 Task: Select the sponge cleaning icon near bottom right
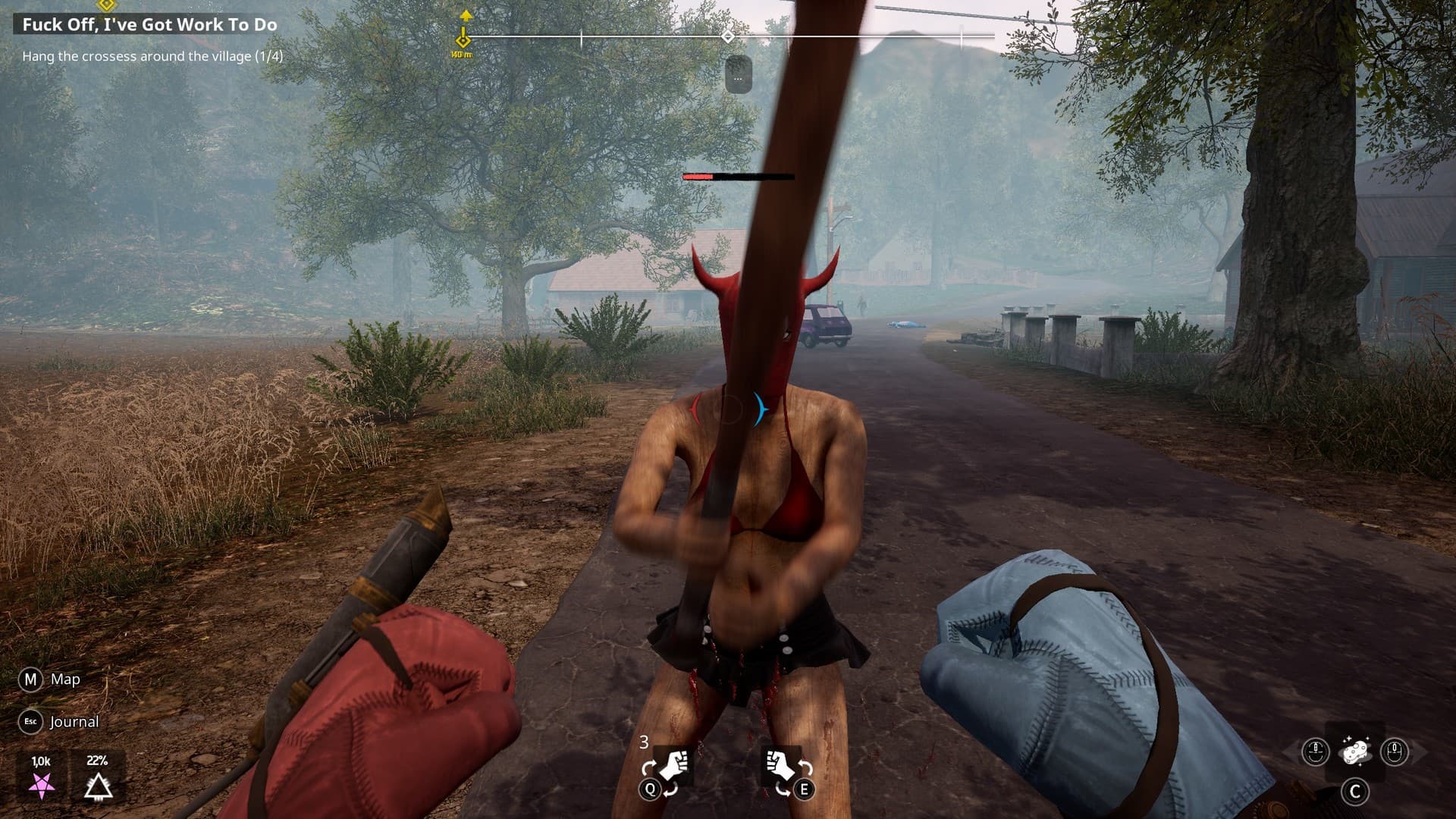tap(1356, 752)
